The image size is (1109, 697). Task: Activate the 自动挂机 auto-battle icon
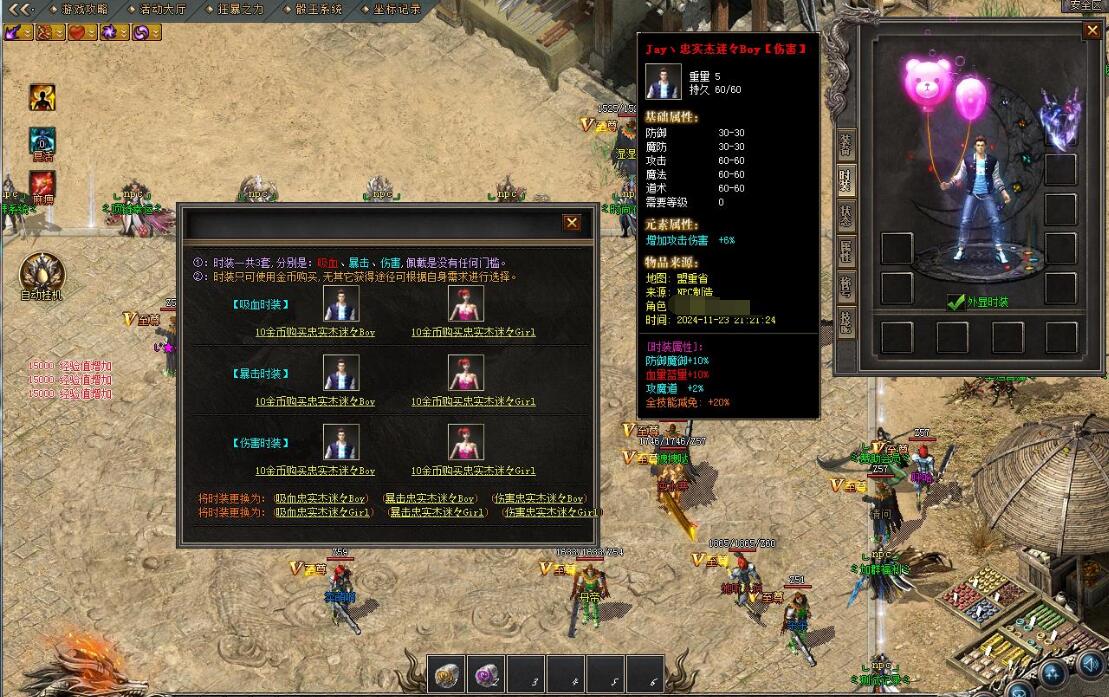(x=41, y=274)
